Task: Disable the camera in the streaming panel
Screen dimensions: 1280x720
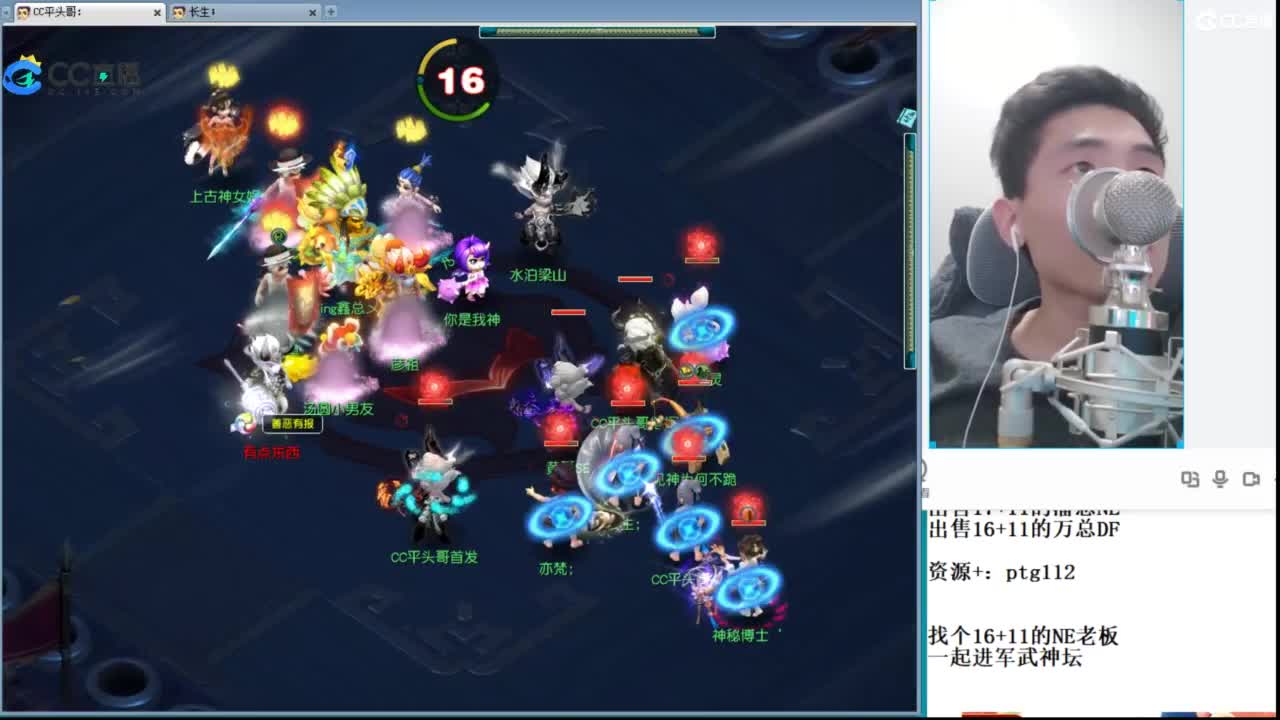Action: tap(1250, 479)
